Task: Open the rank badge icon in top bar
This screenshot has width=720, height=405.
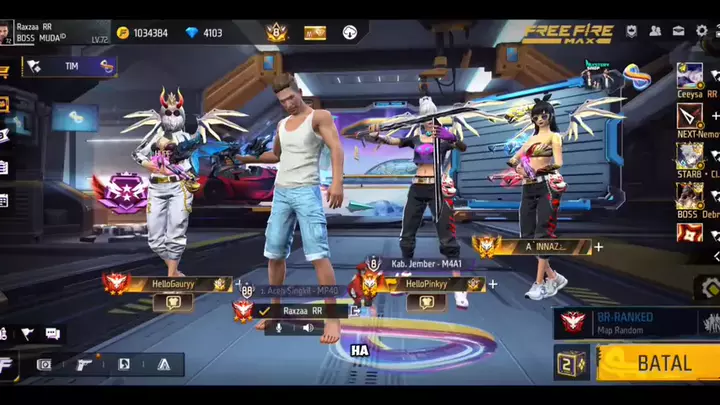Action: pyautogui.click(x=276, y=33)
